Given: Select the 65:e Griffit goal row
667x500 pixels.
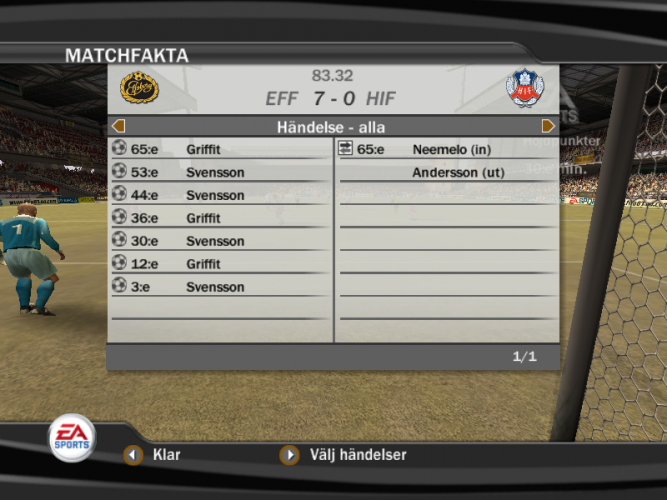Looking at the screenshot, I should (x=220, y=149).
